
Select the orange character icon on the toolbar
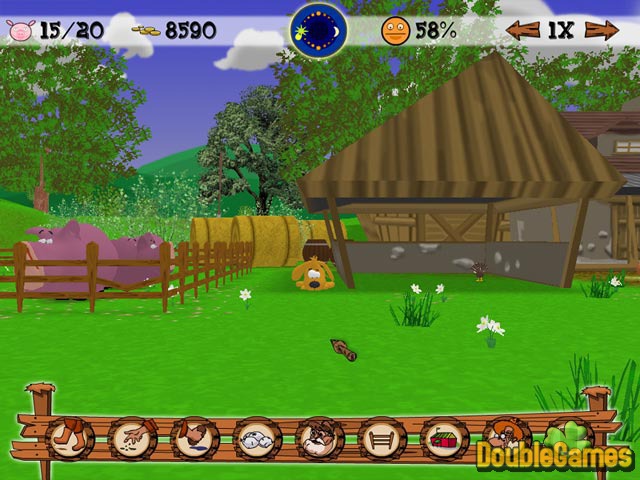pos(503,436)
